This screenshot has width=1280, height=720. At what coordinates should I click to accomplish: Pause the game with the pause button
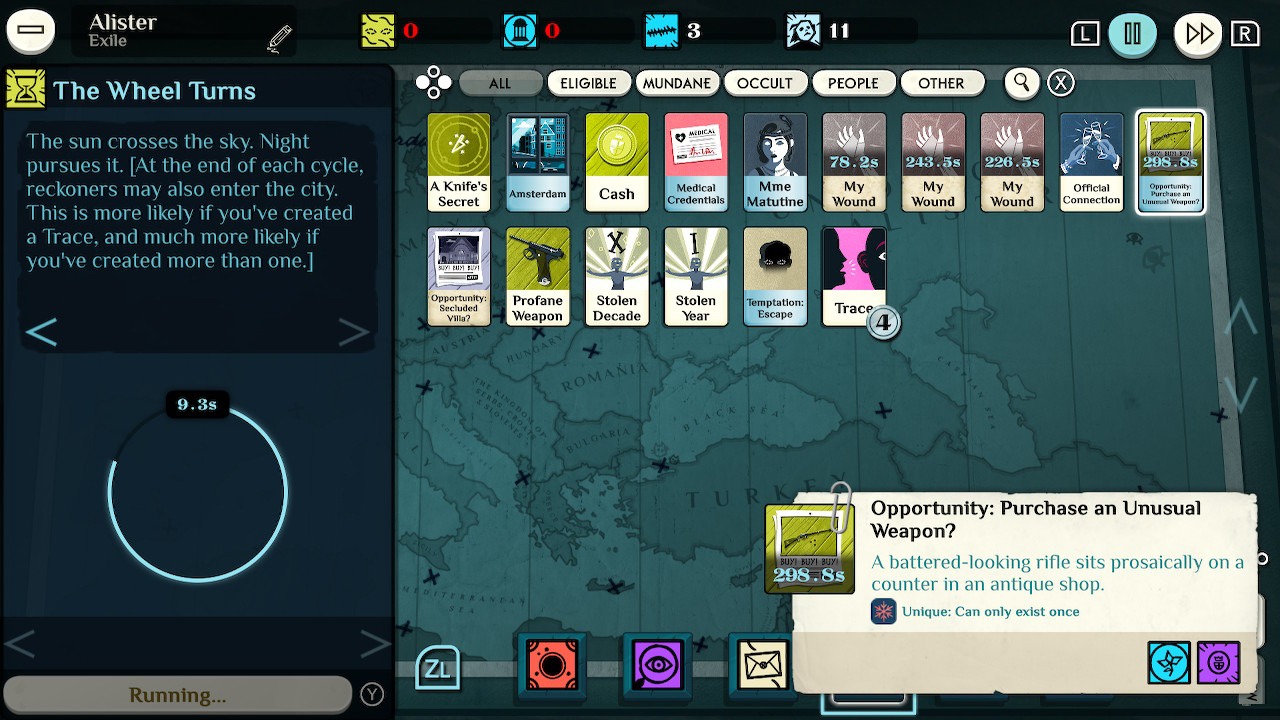tap(1135, 33)
